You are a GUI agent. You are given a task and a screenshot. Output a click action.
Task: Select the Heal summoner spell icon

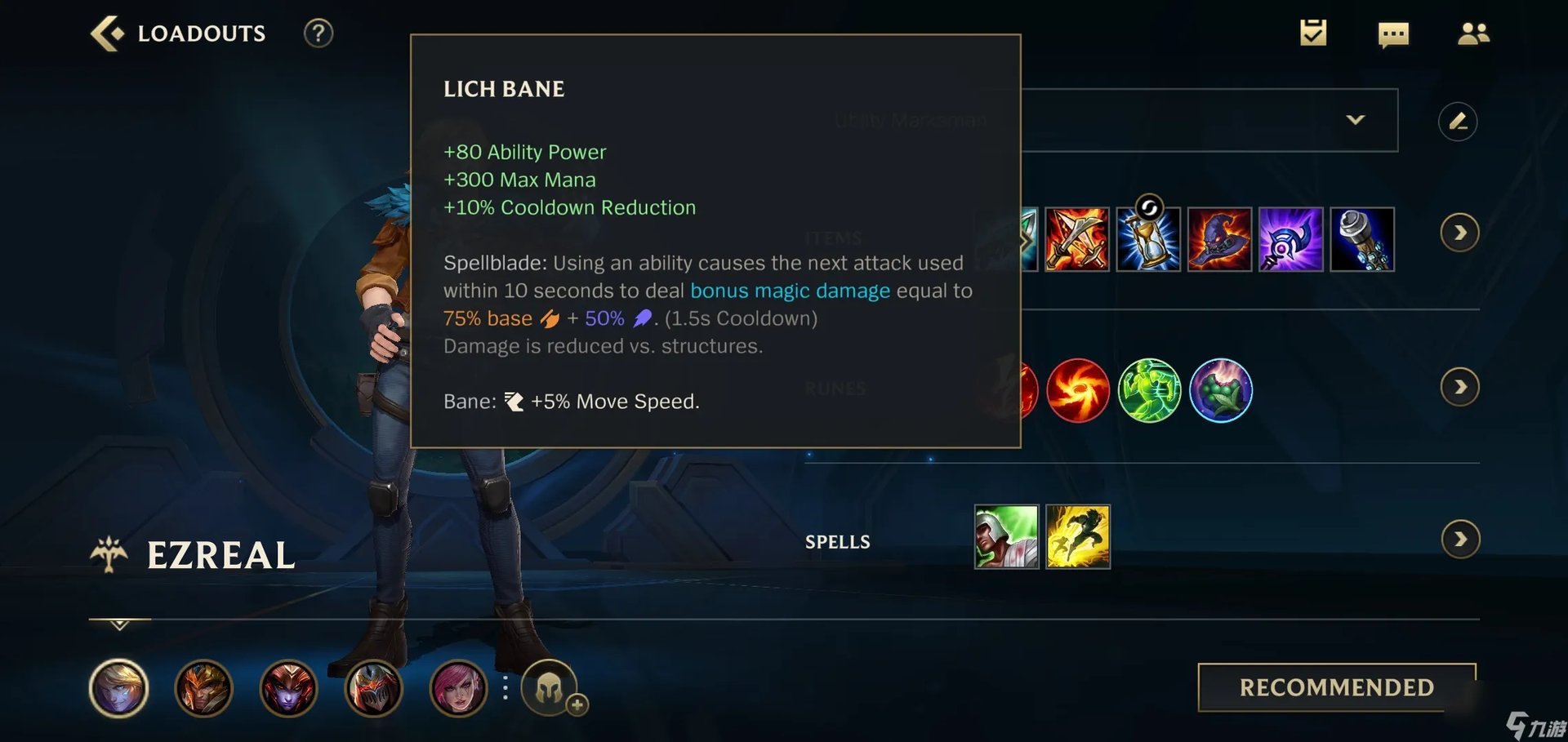tap(1006, 537)
